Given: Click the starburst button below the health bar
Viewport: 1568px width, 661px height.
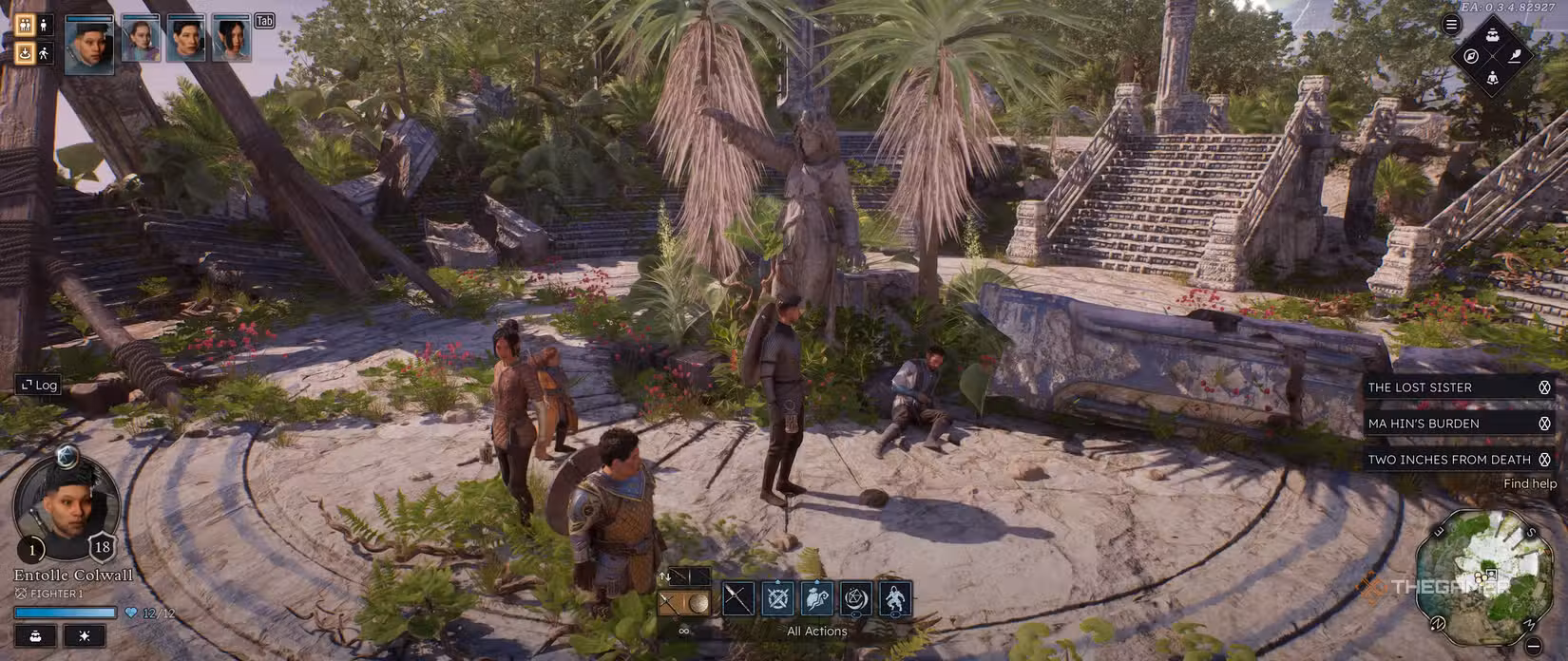Looking at the screenshot, I should [85, 635].
